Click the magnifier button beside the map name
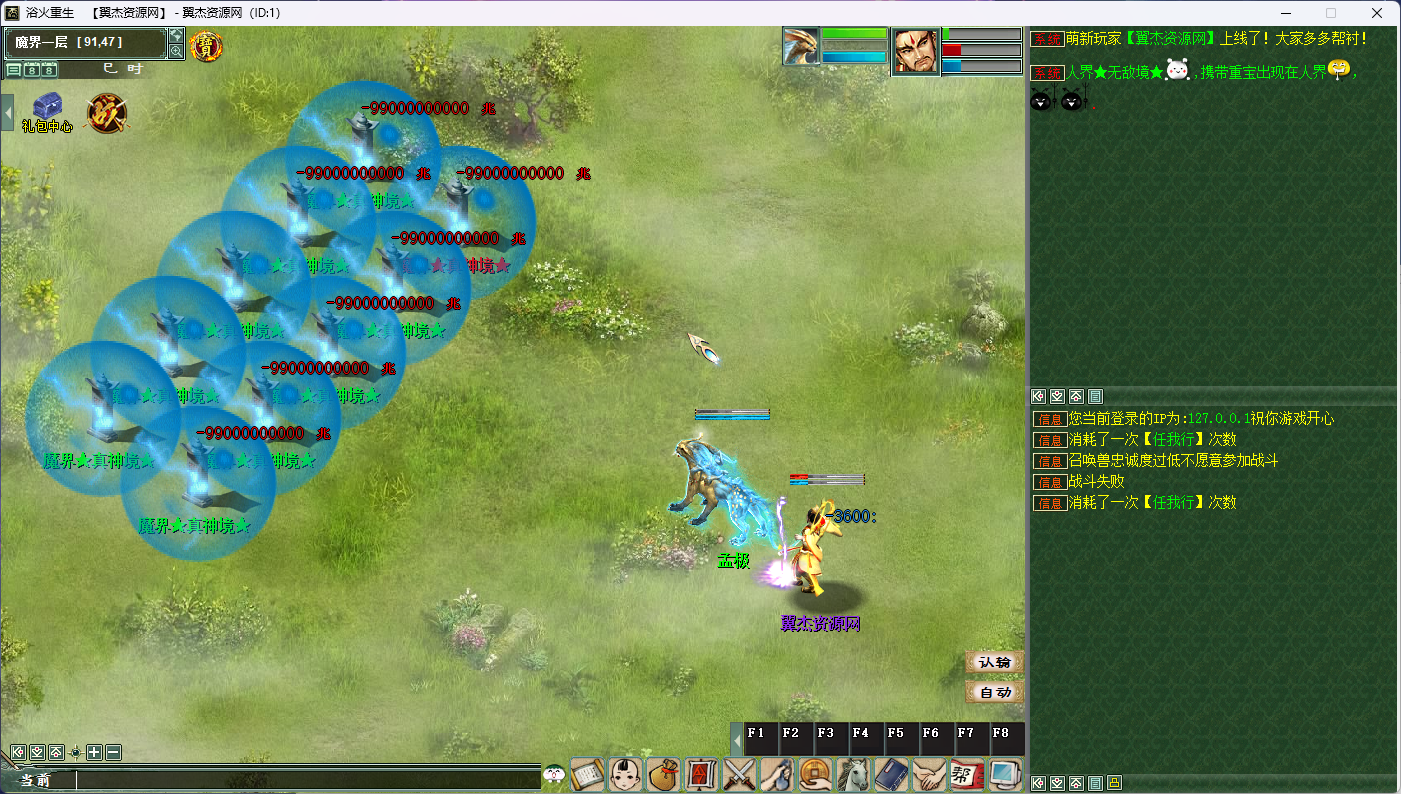 (x=176, y=51)
